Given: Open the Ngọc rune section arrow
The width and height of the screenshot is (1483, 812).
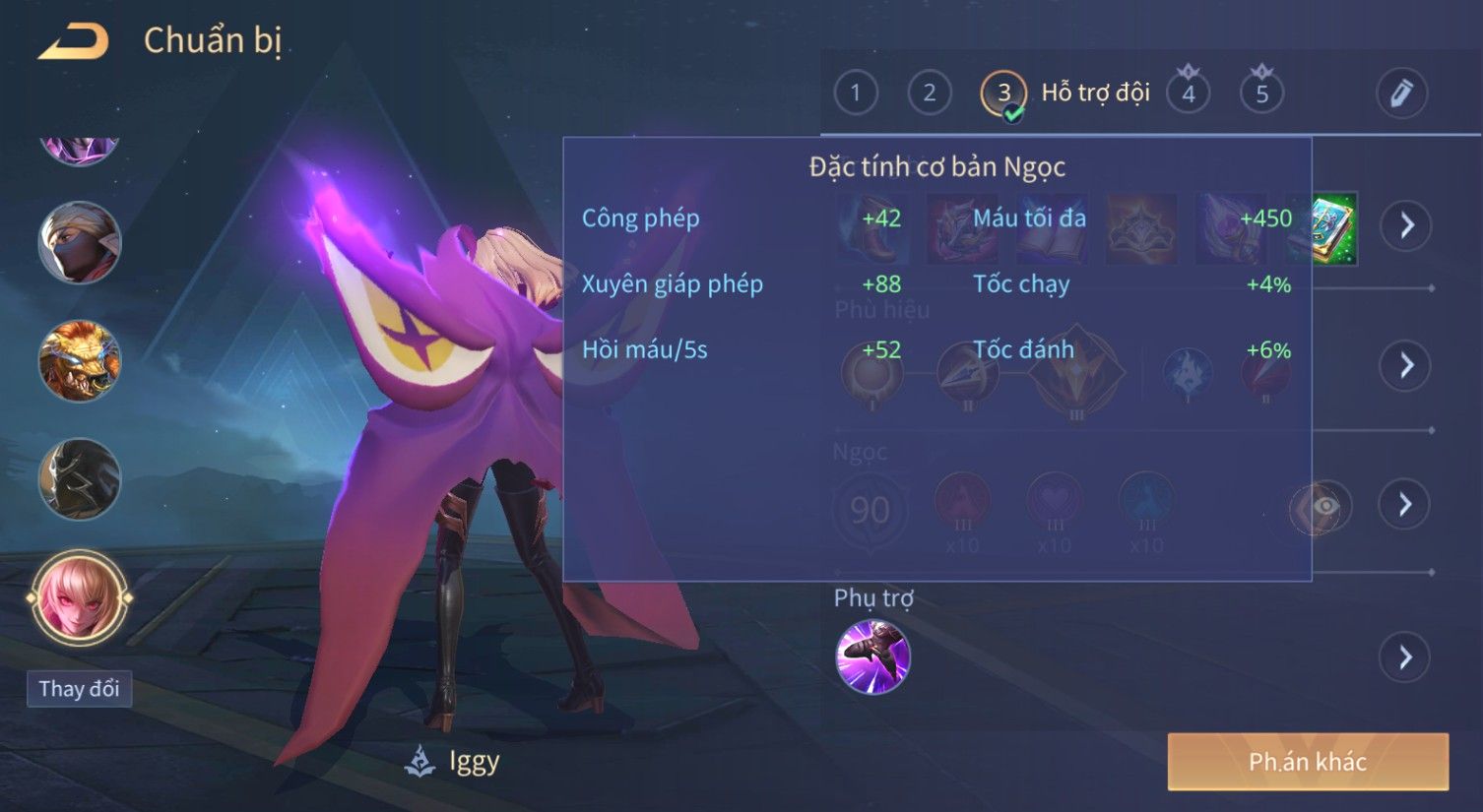Looking at the screenshot, I should pyautogui.click(x=1405, y=504).
